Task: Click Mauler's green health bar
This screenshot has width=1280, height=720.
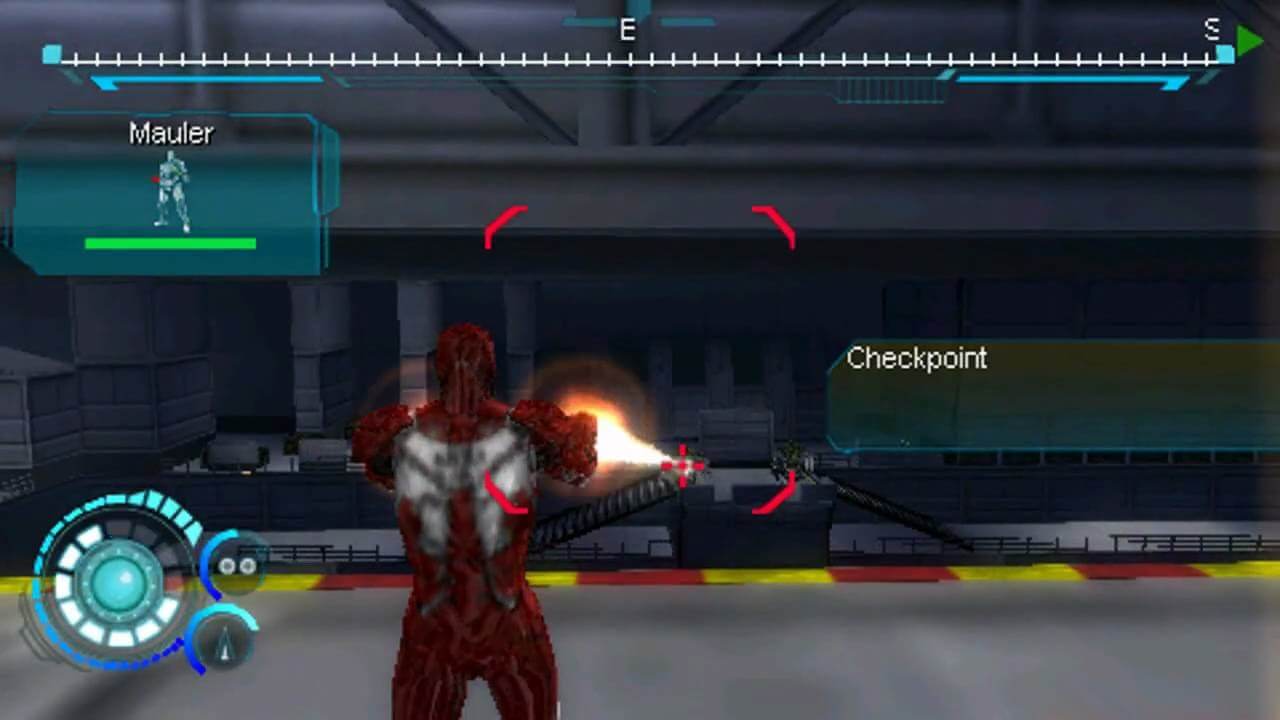Action: (170, 243)
